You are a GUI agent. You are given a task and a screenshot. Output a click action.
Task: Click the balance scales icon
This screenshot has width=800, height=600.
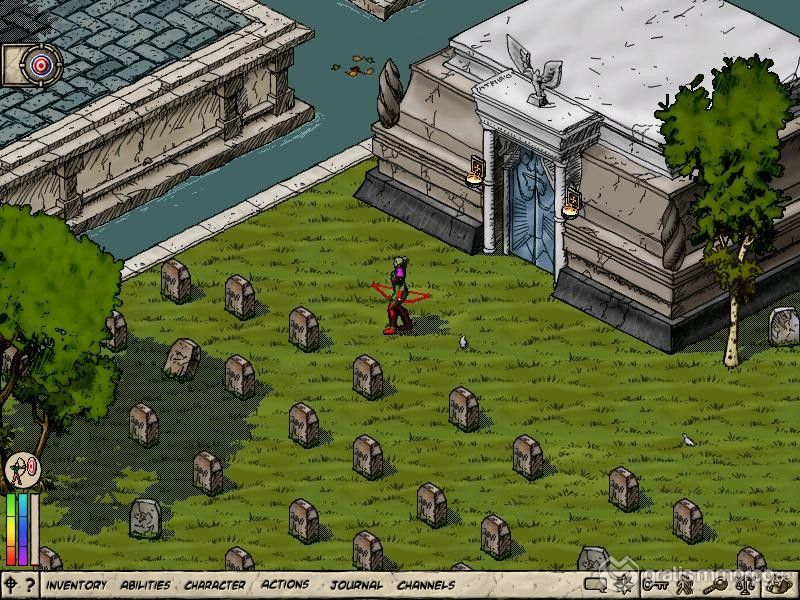747,585
